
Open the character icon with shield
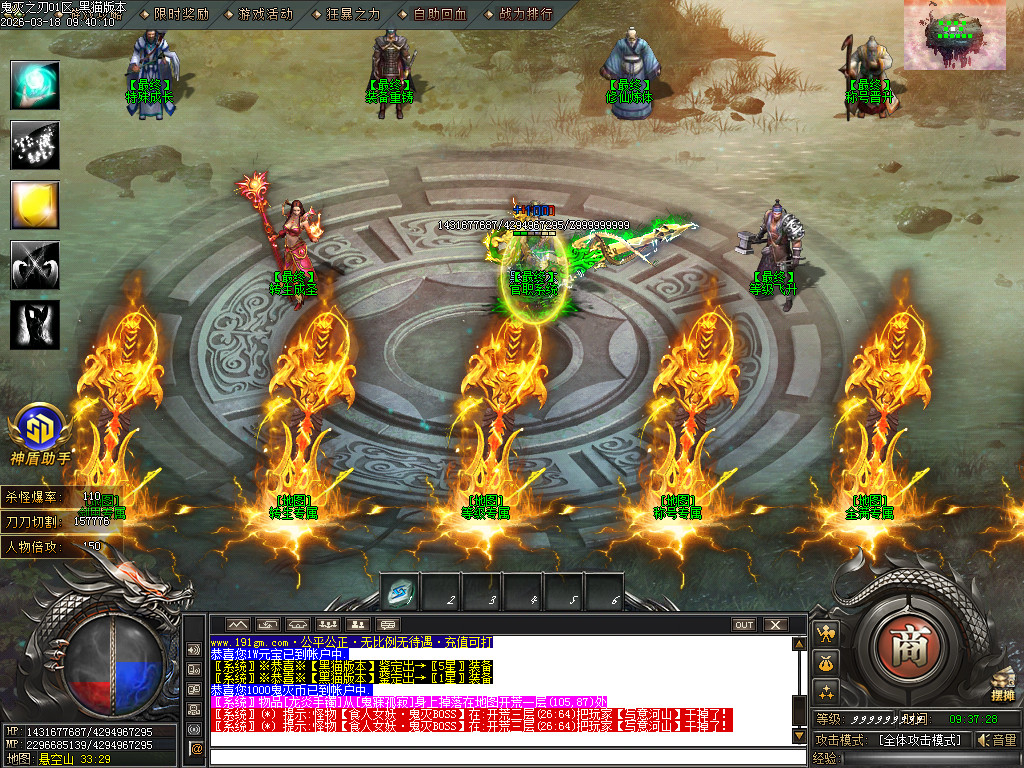point(826,632)
